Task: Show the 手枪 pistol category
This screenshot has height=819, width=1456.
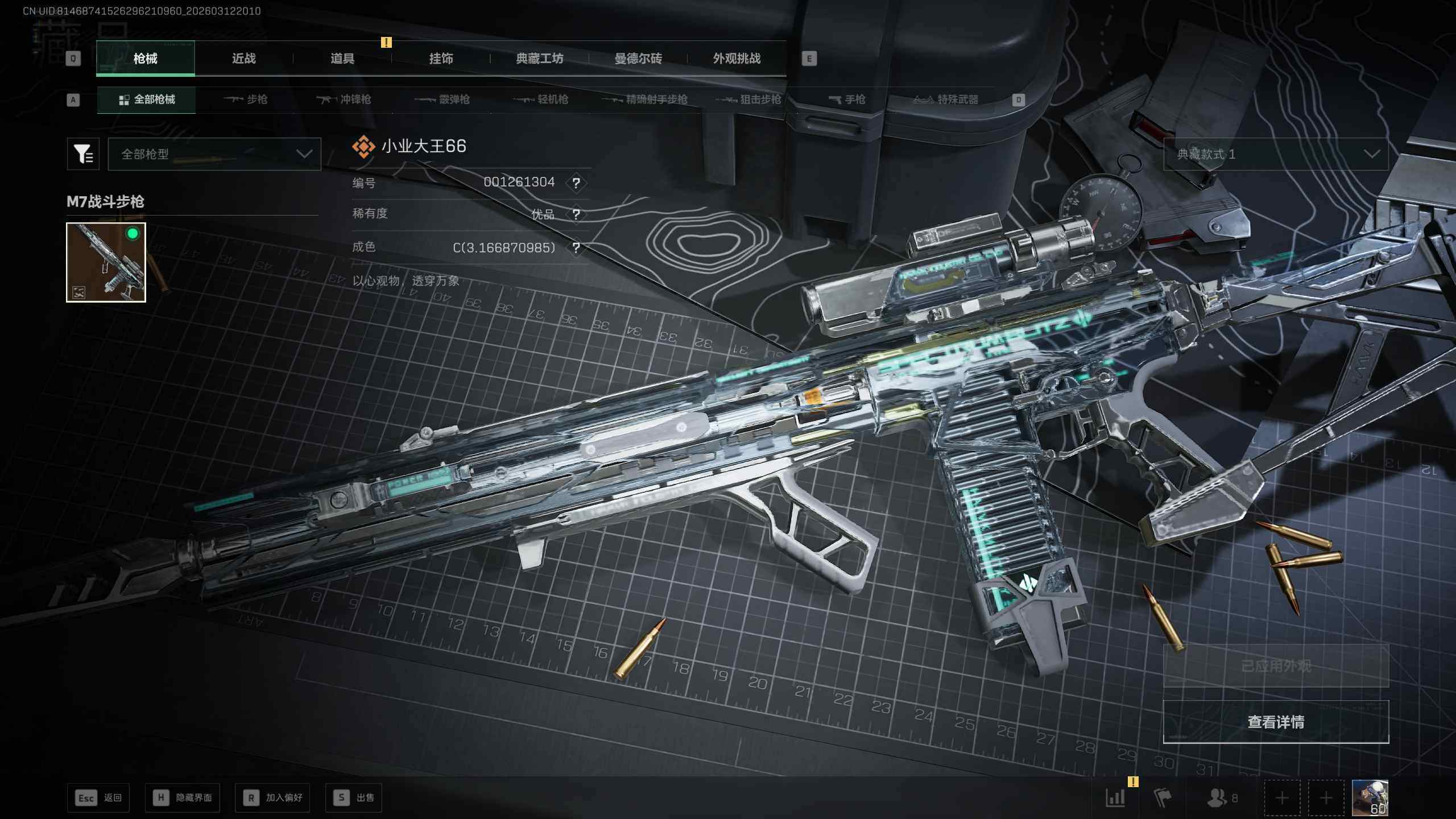Action: tap(847, 100)
